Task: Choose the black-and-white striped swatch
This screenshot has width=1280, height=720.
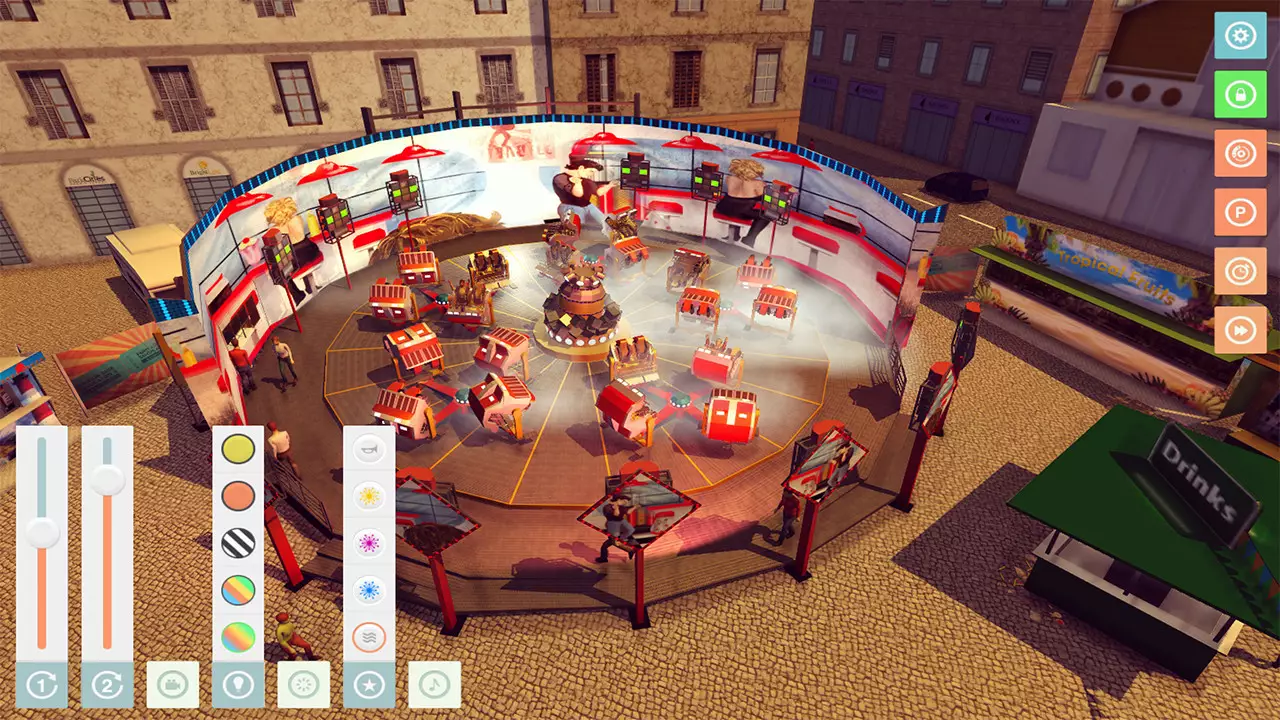Action: click(x=237, y=542)
